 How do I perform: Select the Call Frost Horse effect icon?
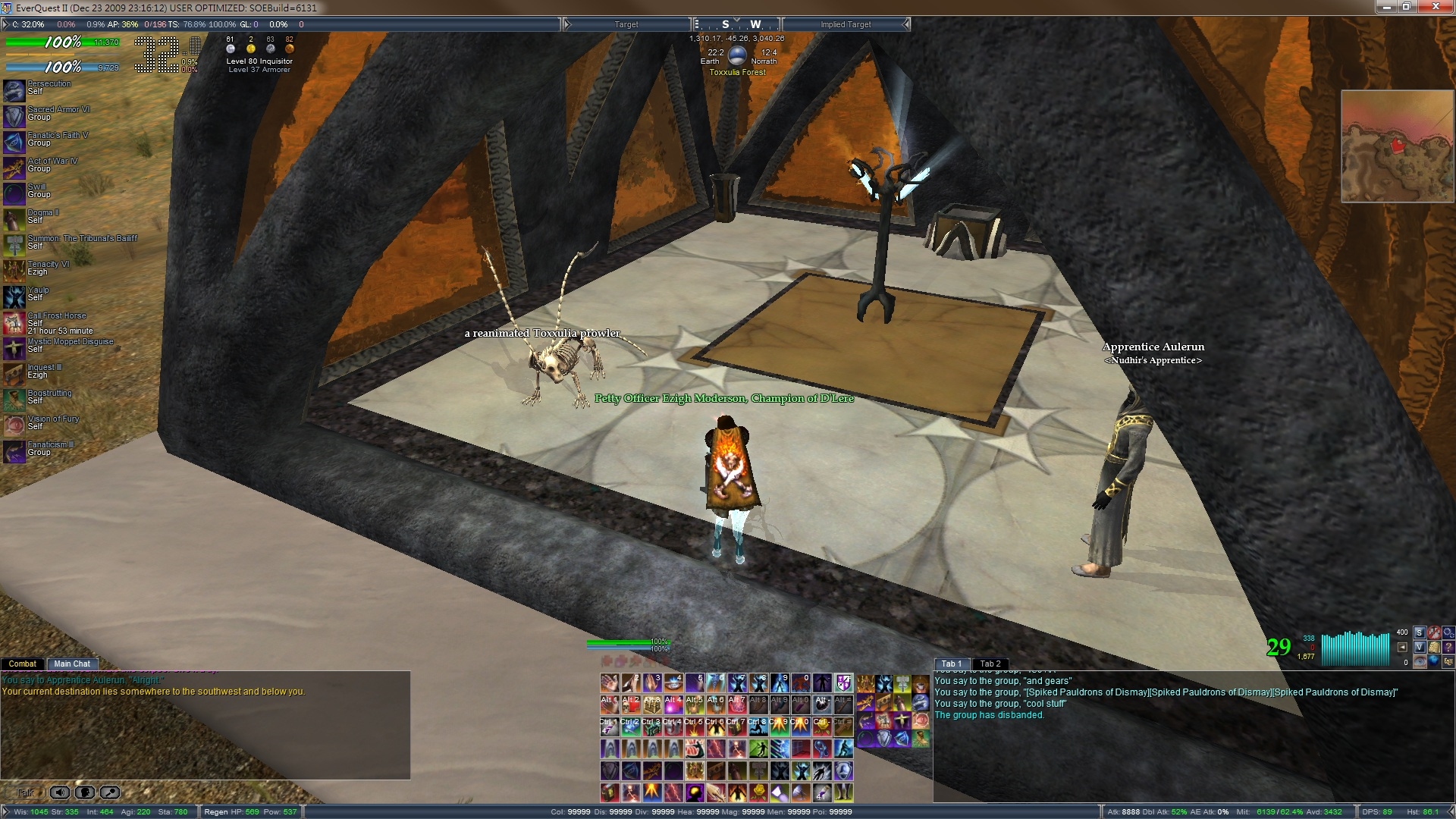(14, 323)
